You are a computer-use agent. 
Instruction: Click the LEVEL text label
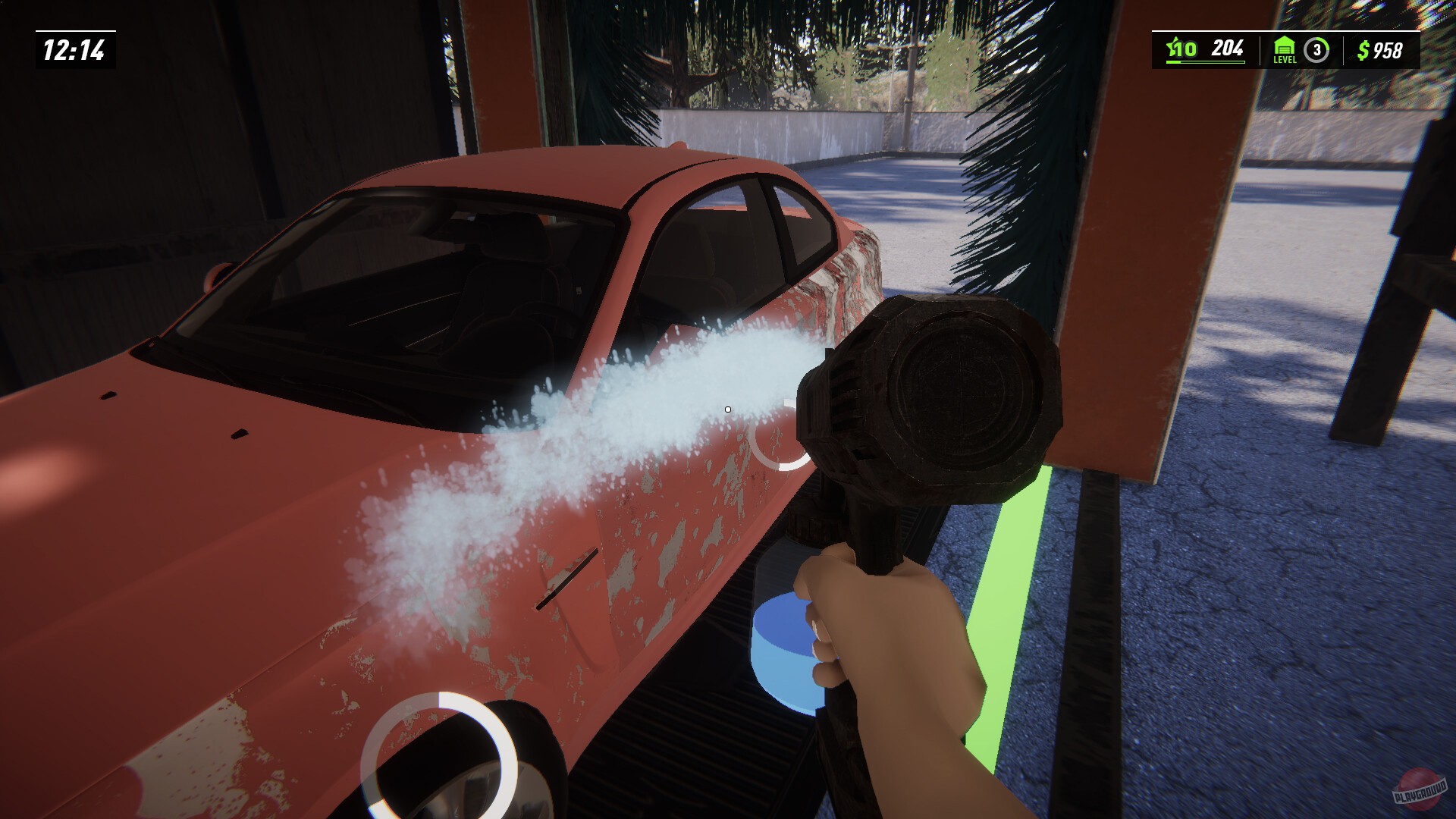pyautogui.click(x=1285, y=61)
